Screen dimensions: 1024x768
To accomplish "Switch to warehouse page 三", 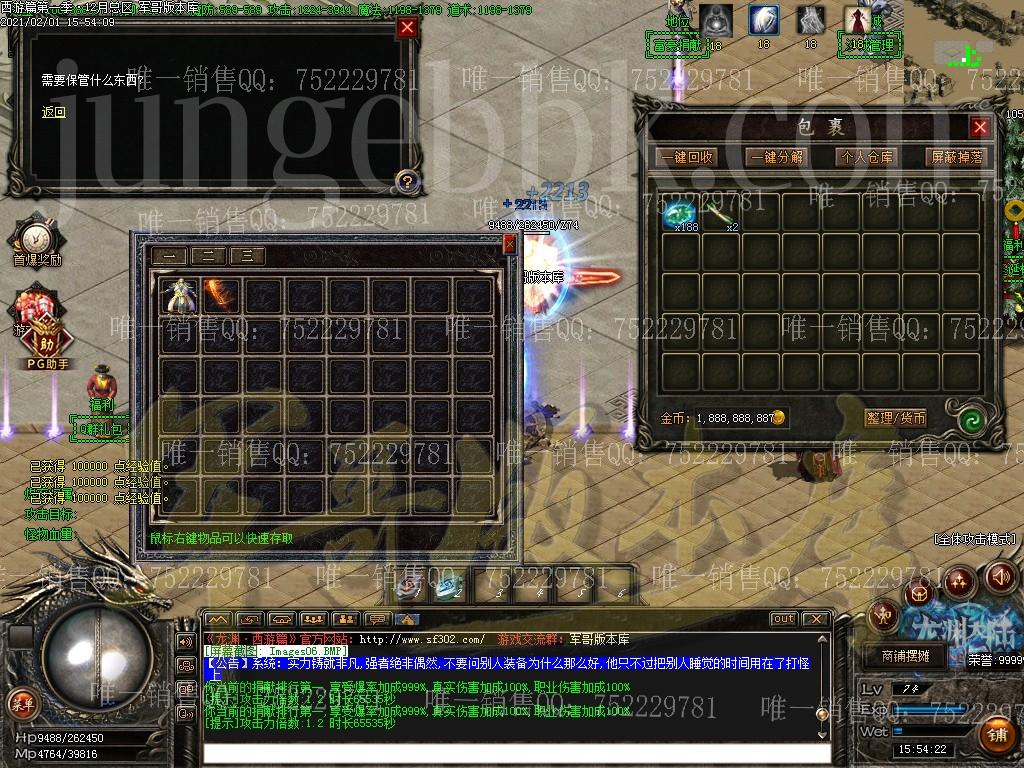I will point(247,256).
